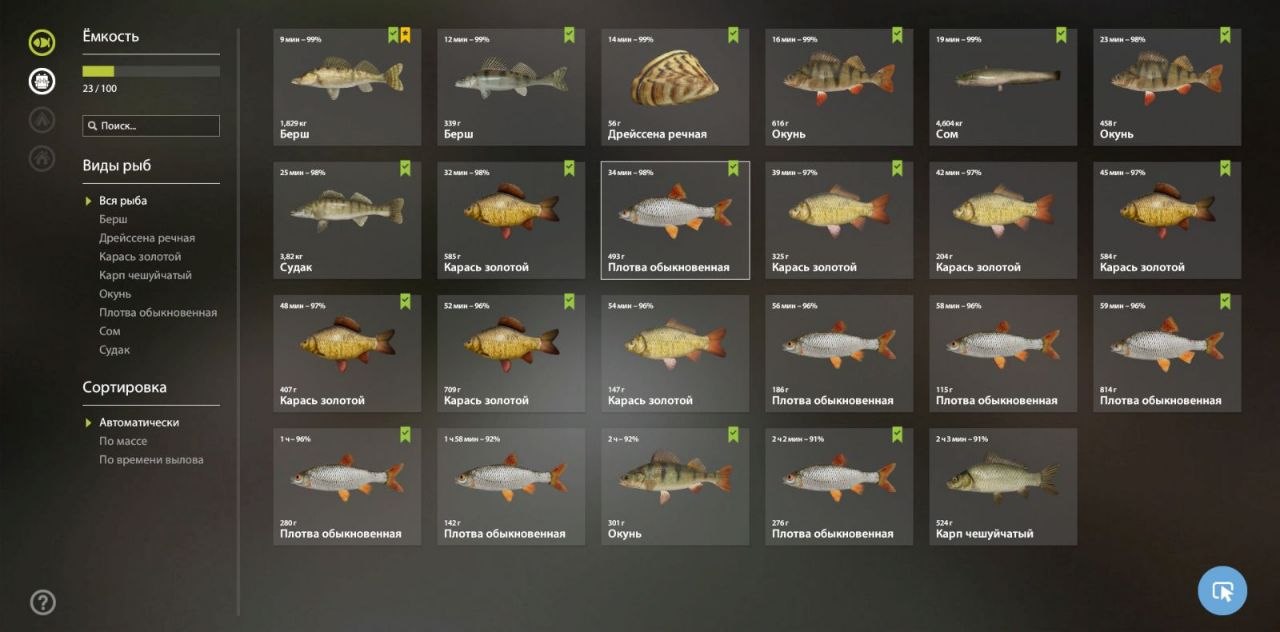The width and height of the screenshot is (1280, 632).
Task: Filter fish list by Берш
Action: (x=113, y=219)
